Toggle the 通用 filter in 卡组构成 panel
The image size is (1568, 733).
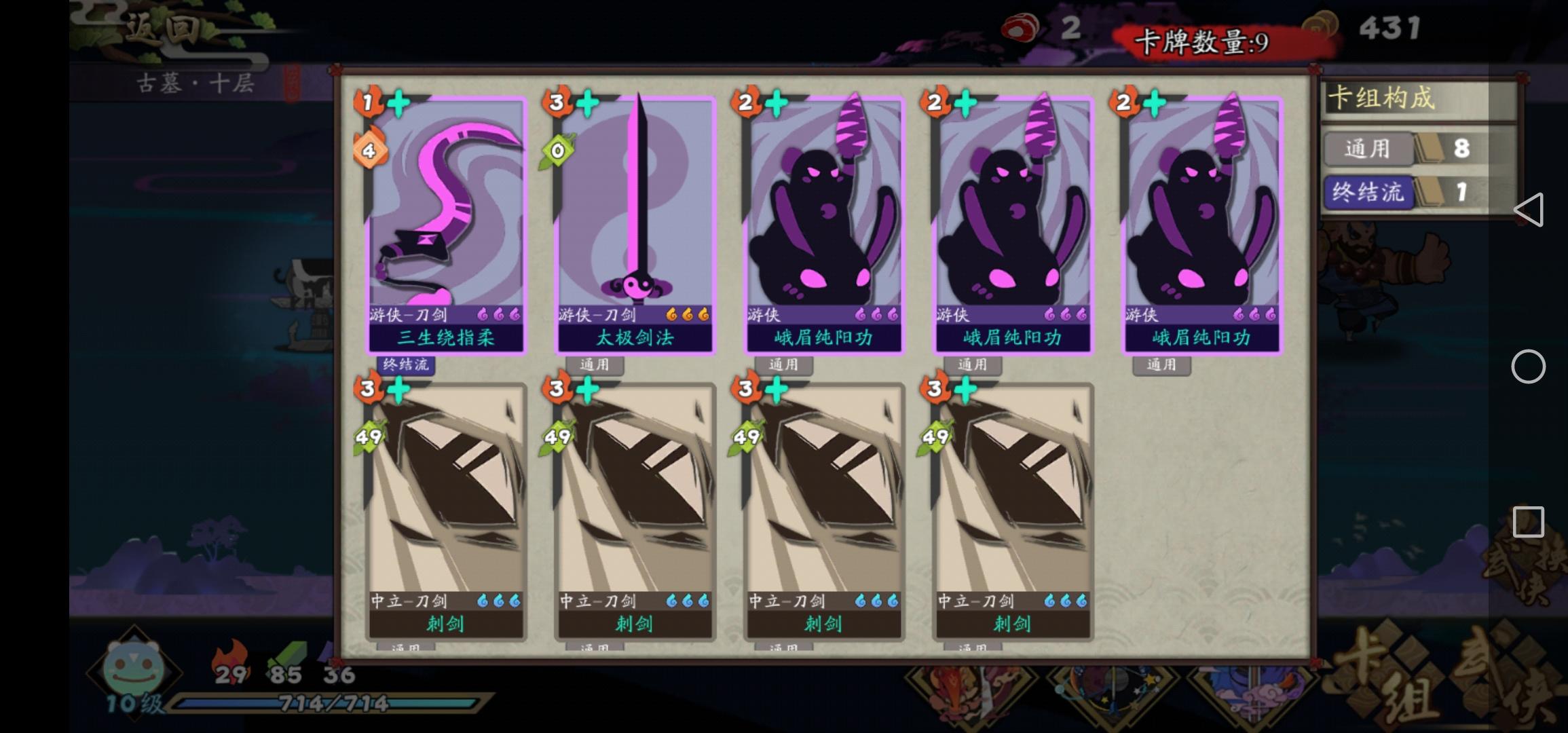click(x=1368, y=149)
